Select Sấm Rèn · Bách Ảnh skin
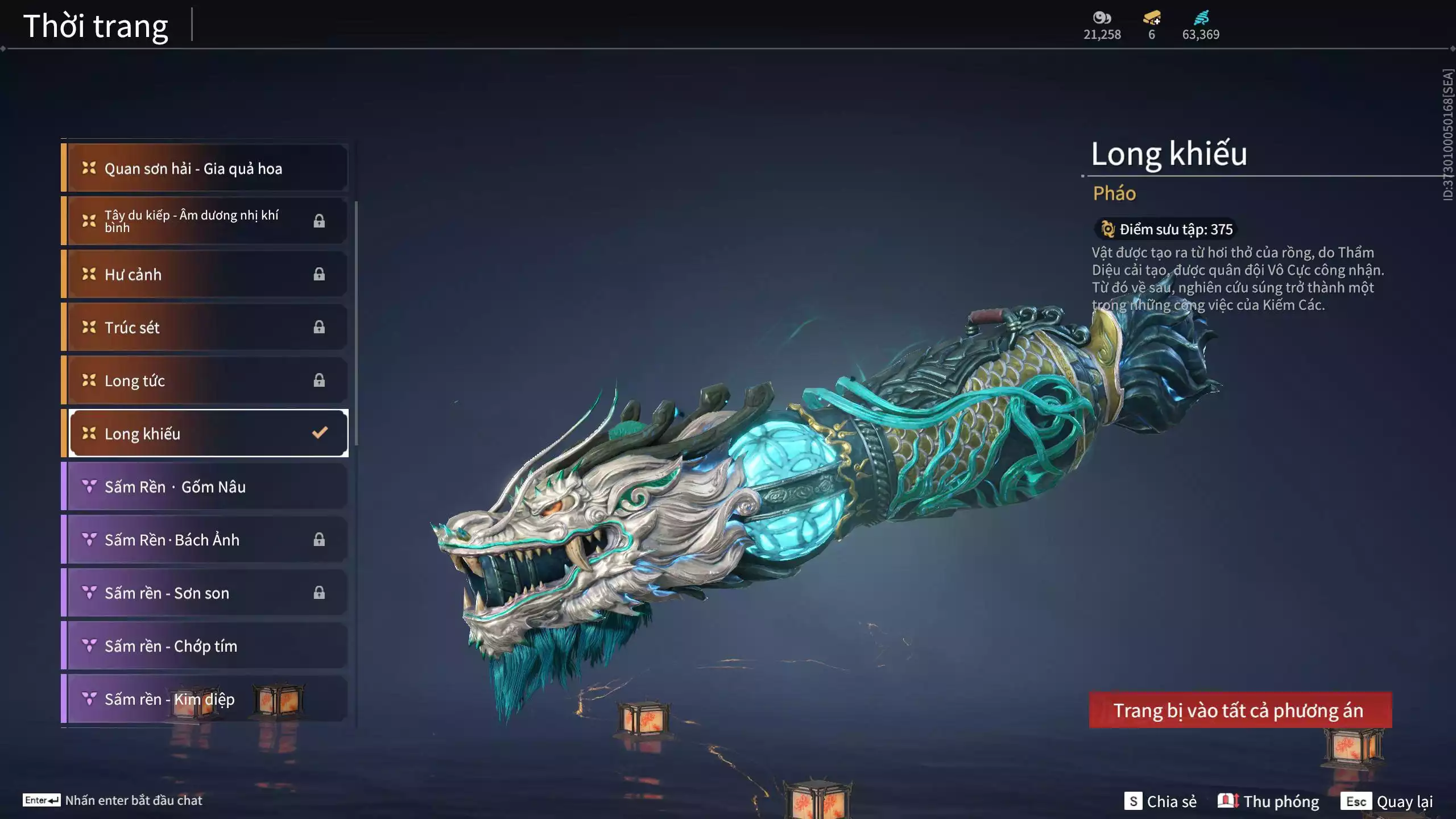Image resolution: width=1456 pixels, height=819 pixels. click(x=205, y=539)
